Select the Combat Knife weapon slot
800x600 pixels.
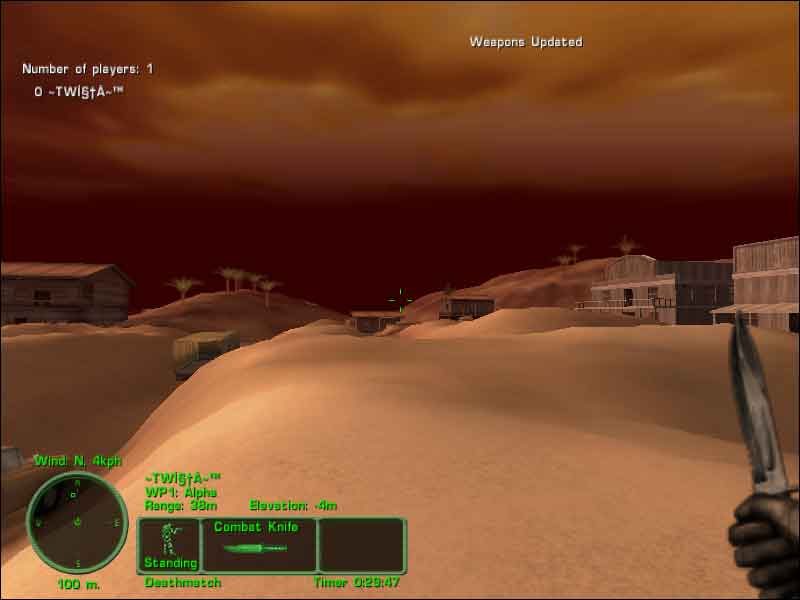pyautogui.click(x=259, y=544)
